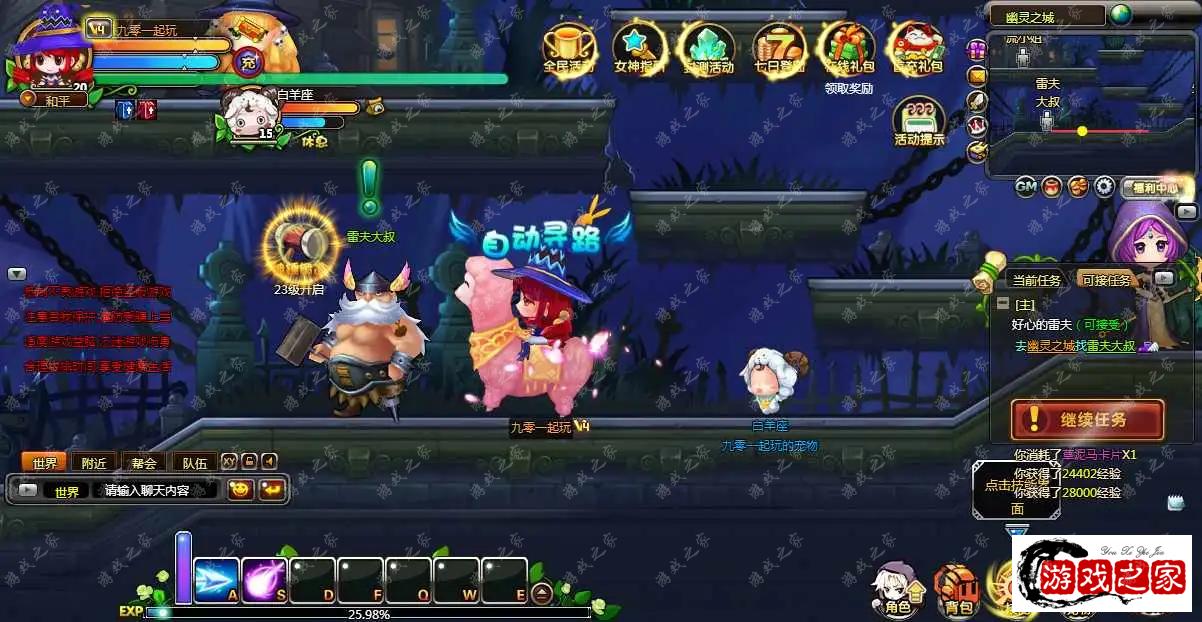Use the purple orb skill in slot S
The width and height of the screenshot is (1202, 622).
tap(264, 580)
